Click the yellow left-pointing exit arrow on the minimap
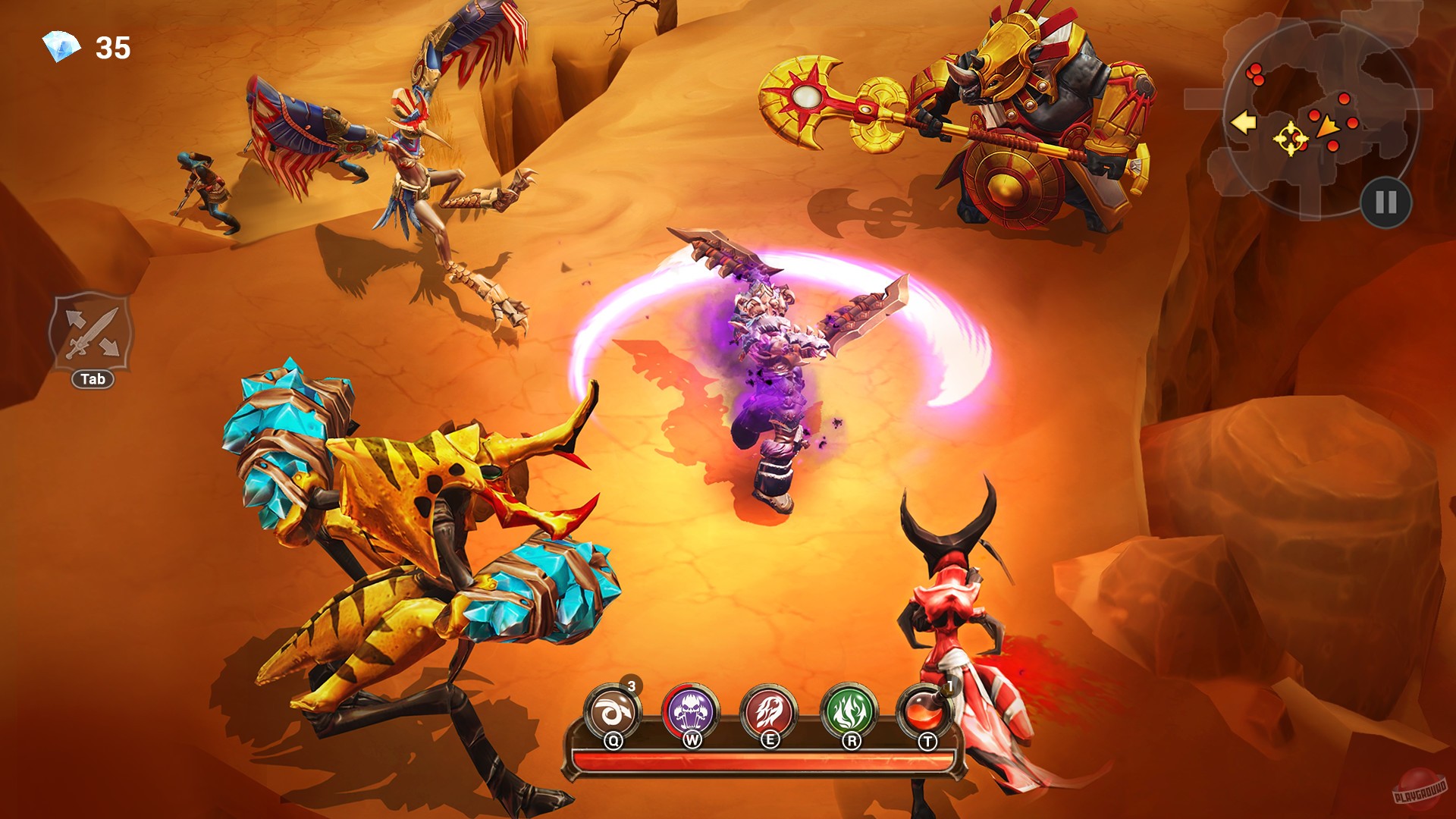Viewport: 1456px width, 819px height. point(1244,122)
